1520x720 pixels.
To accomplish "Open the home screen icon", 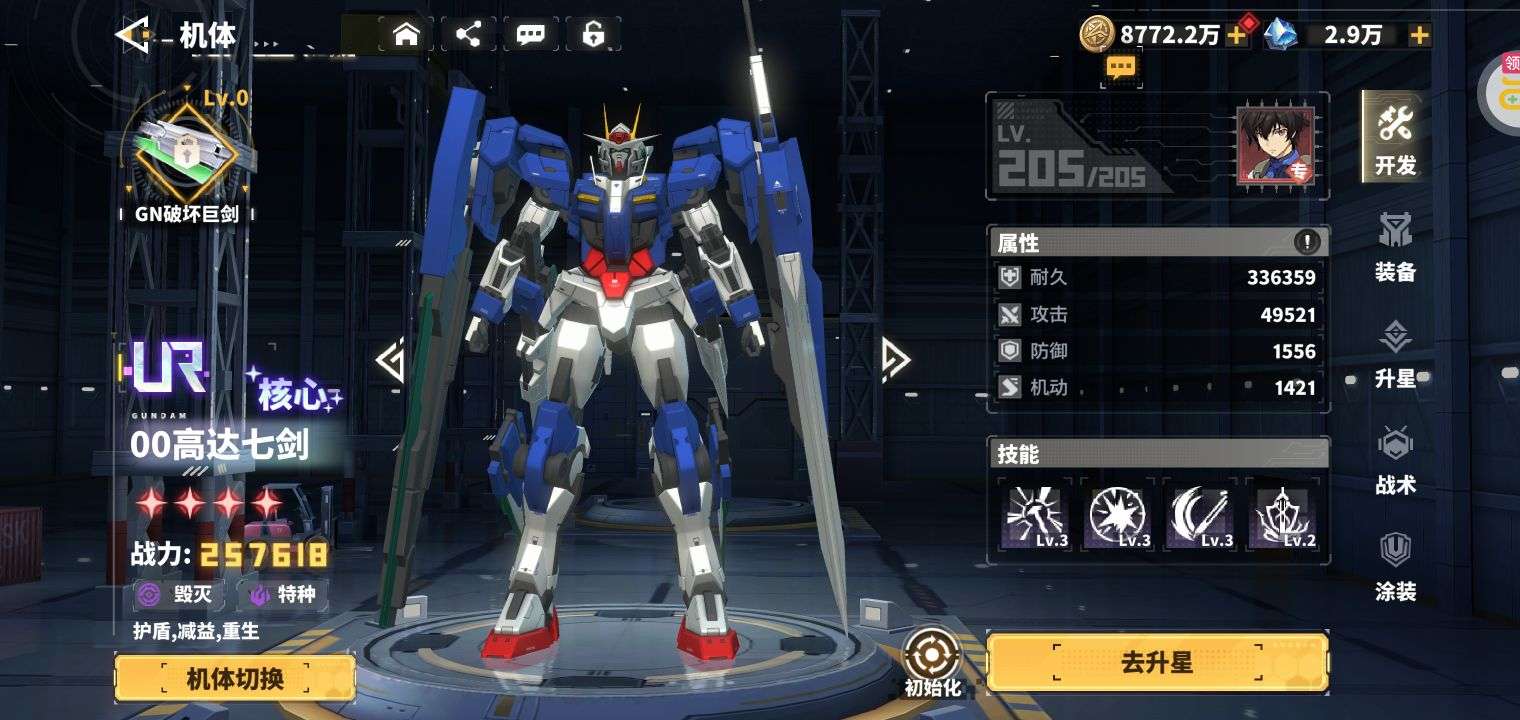I will 405,35.
